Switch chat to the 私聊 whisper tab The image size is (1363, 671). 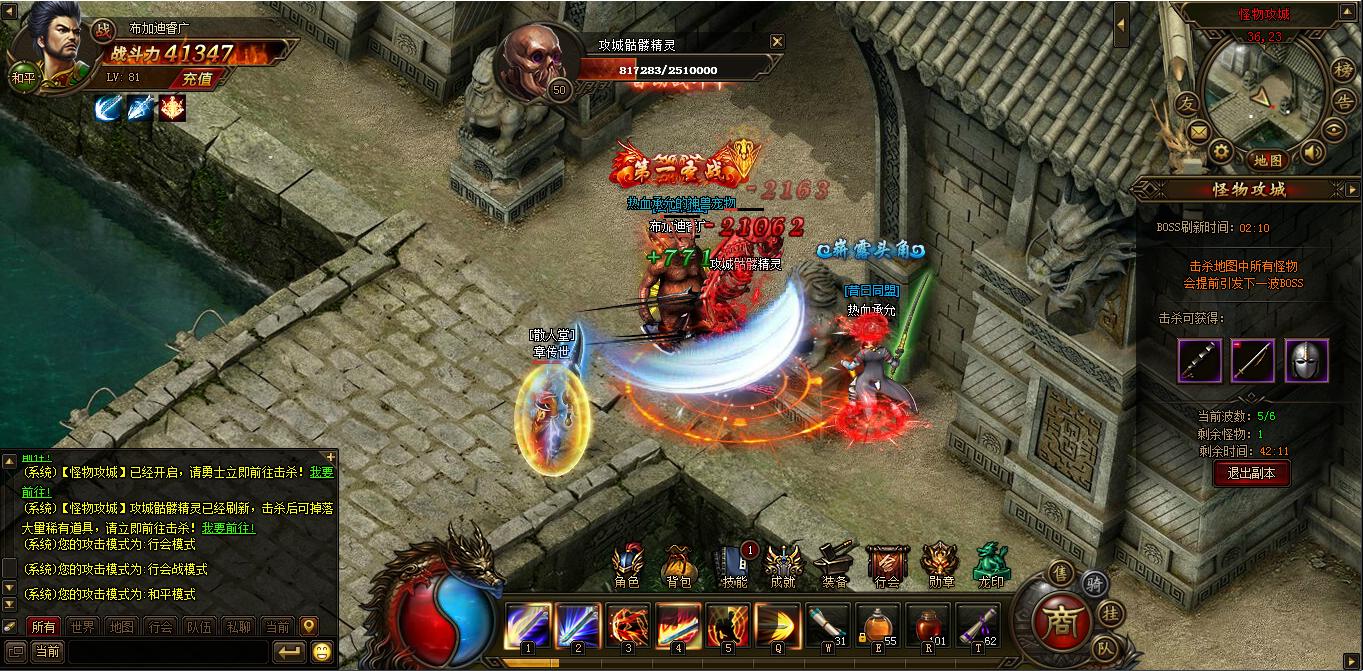pyautogui.click(x=238, y=627)
